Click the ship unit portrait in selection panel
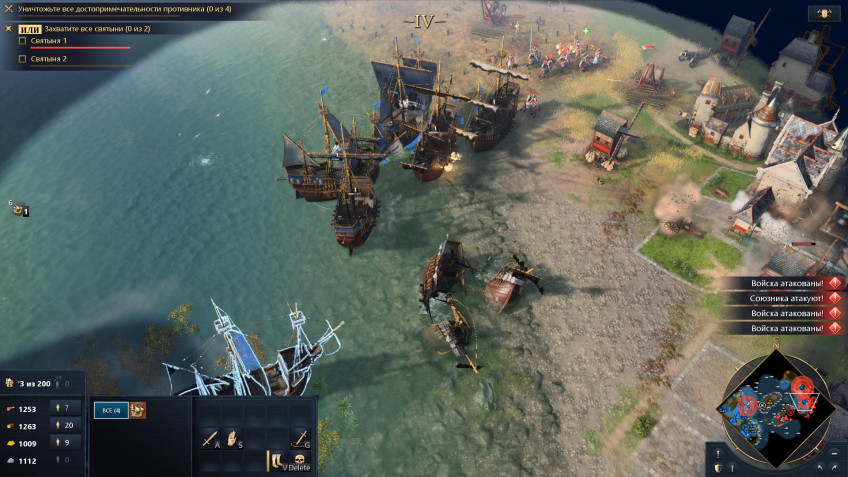The height and width of the screenshot is (477, 848). click(138, 409)
